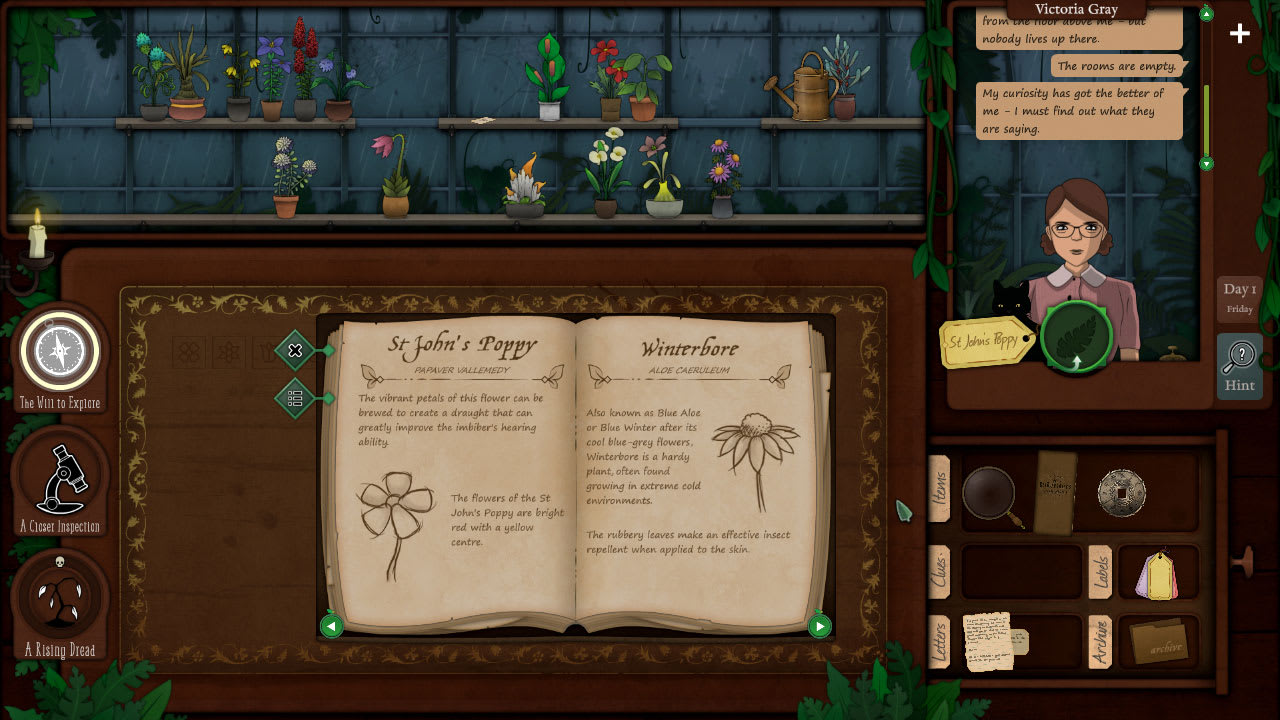Image resolution: width=1280 pixels, height=720 pixels.
Task: Close the open plant book
Action: (x=295, y=350)
